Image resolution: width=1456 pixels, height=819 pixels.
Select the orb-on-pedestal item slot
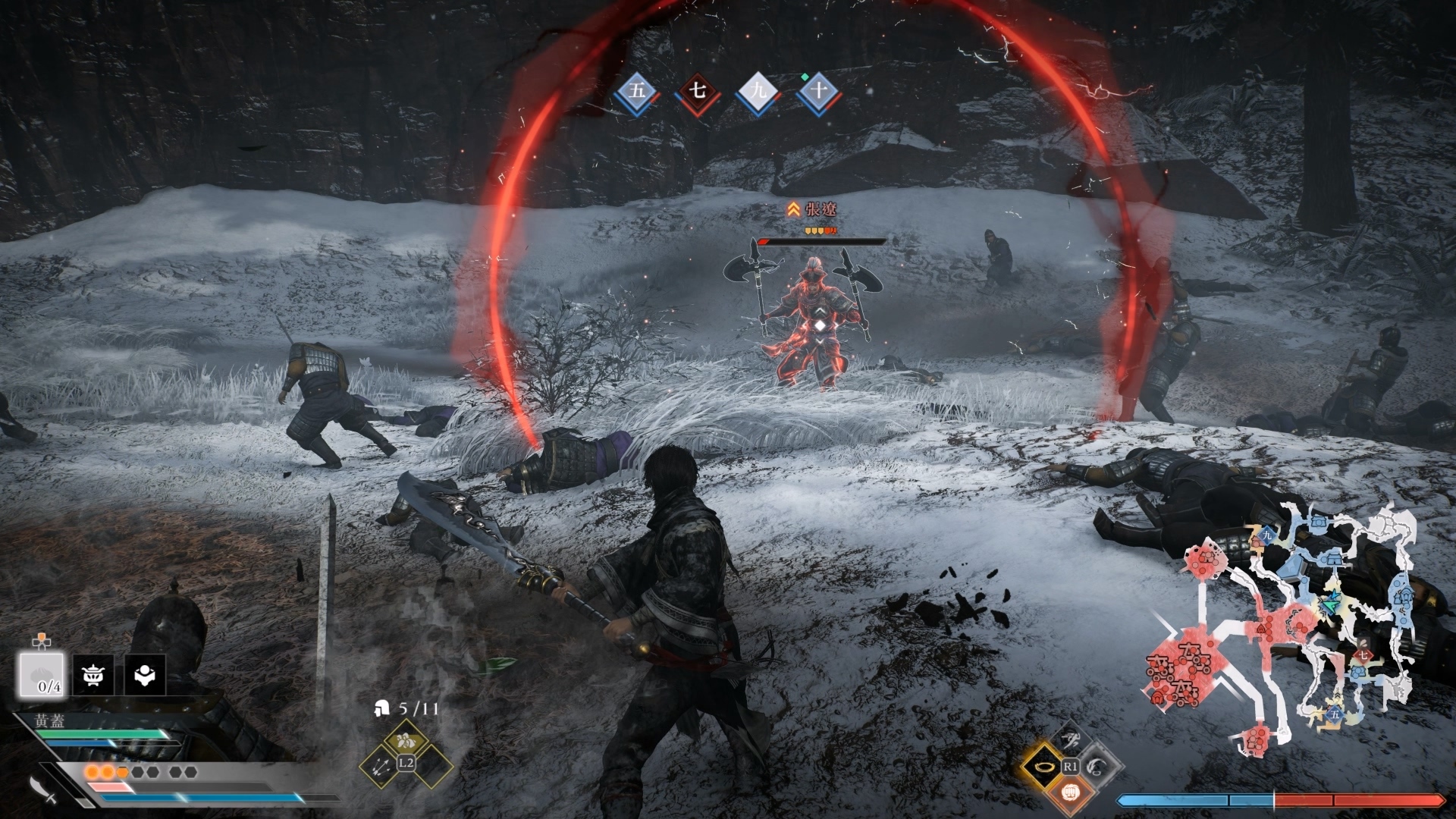click(x=145, y=675)
